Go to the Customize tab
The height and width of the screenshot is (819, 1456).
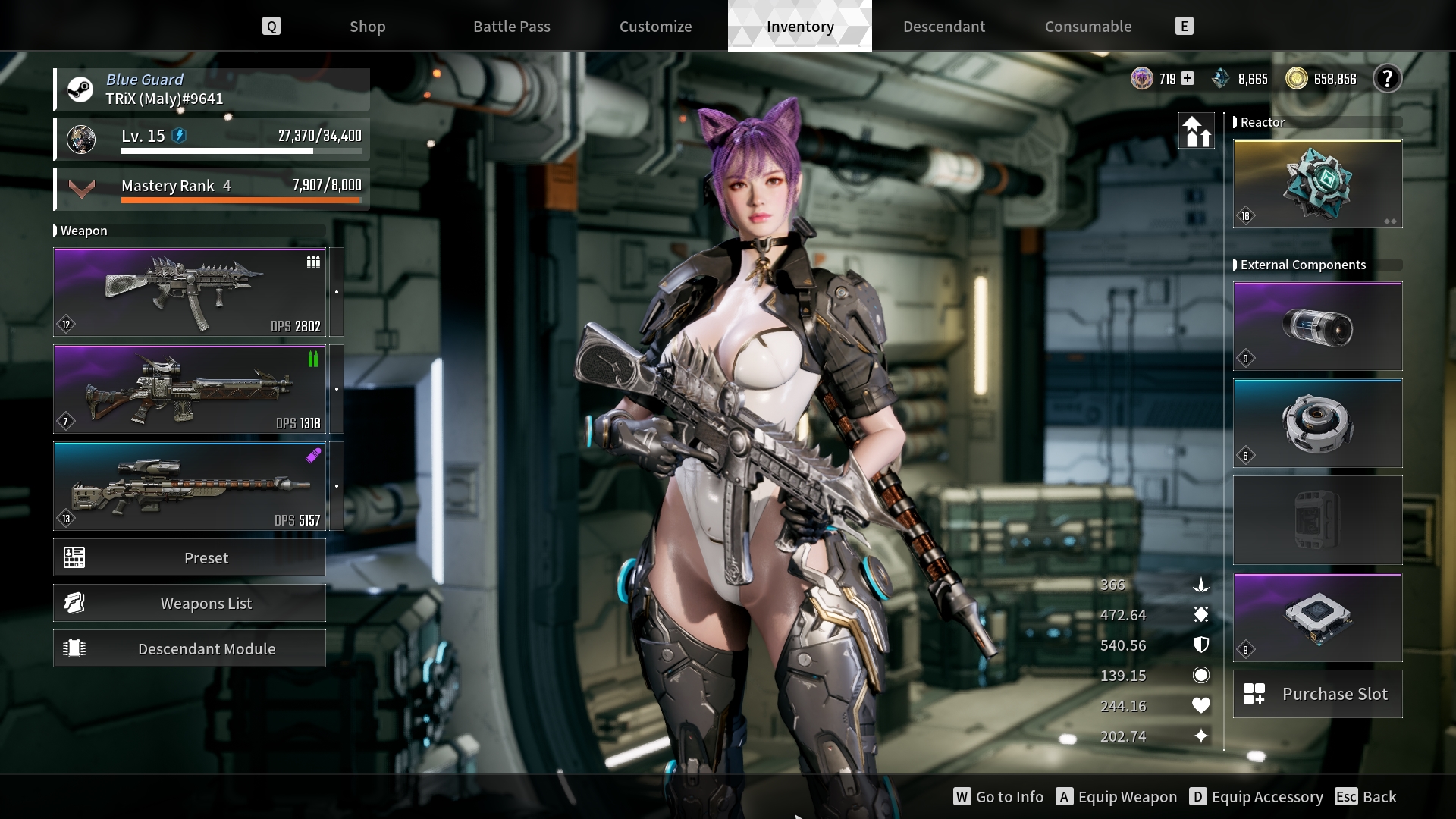[x=655, y=27]
